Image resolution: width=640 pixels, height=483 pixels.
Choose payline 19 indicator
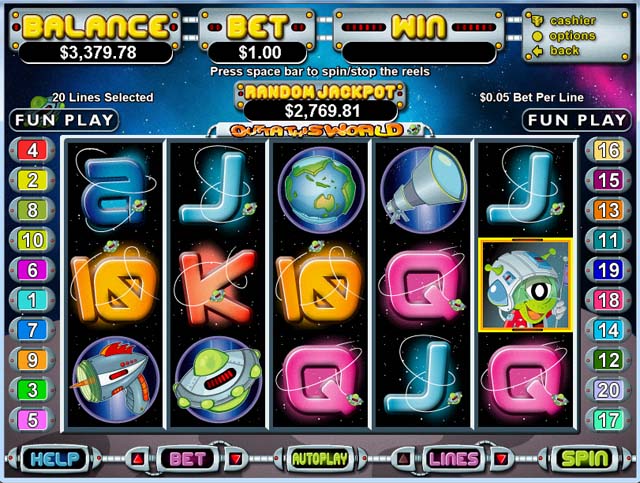pos(608,270)
